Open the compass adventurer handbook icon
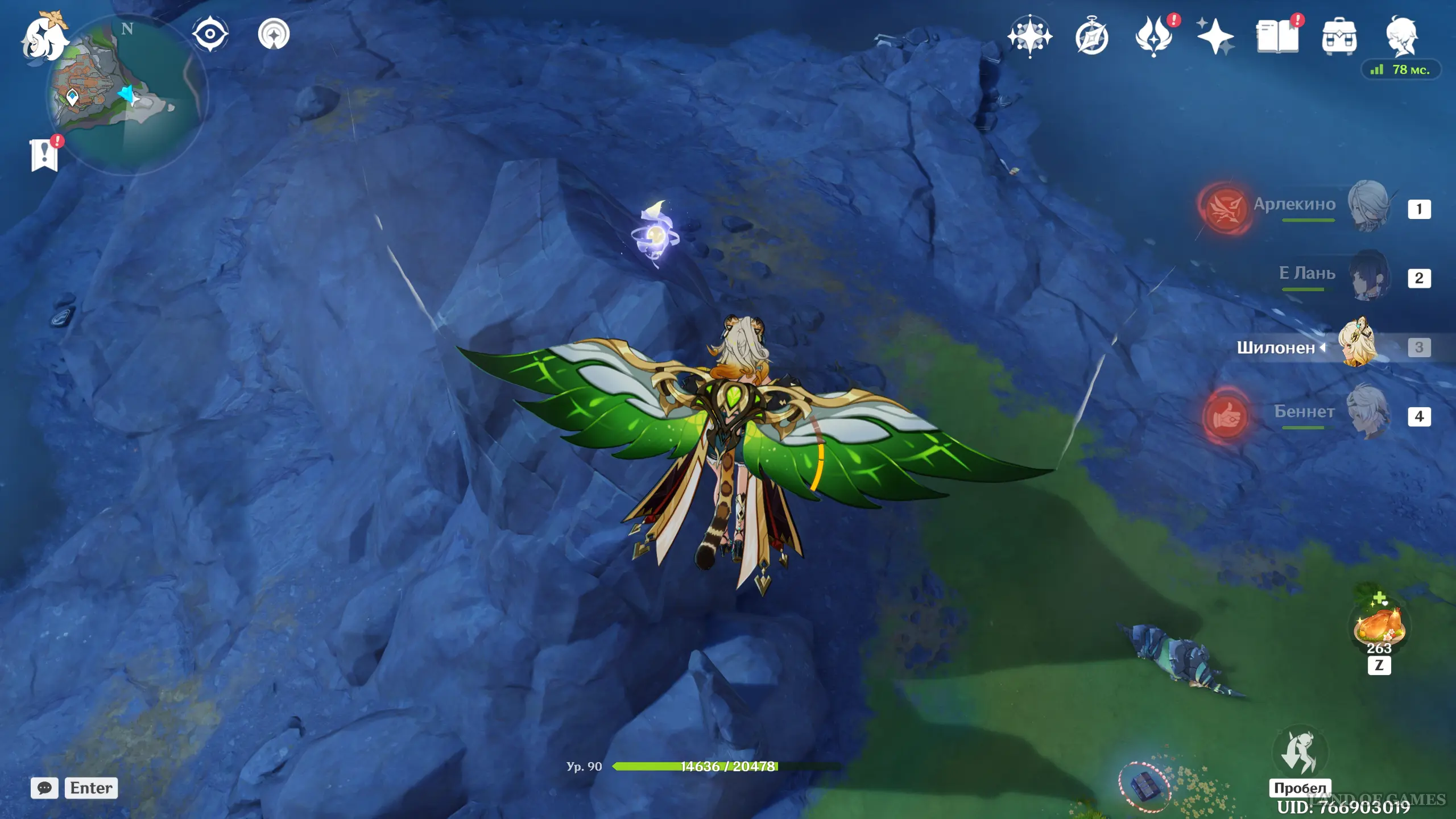Screen dimensions: 1456x819 pos(1091,38)
